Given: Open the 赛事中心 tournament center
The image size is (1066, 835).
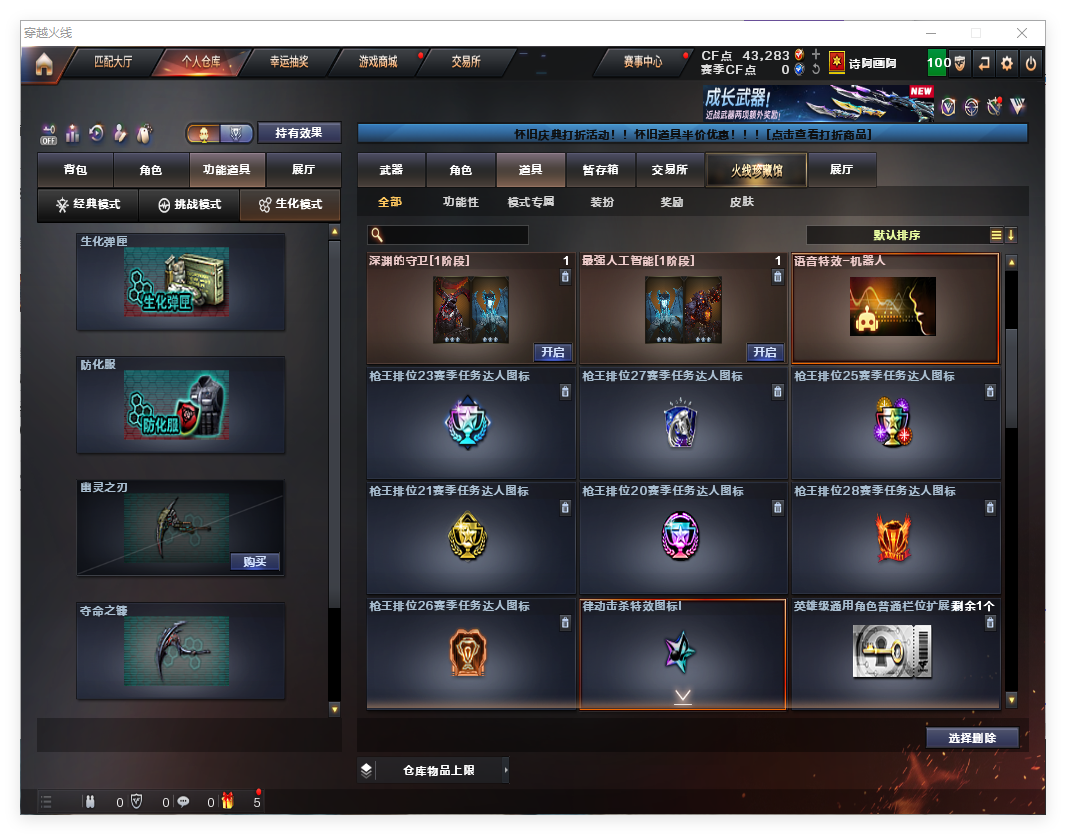Looking at the screenshot, I should [643, 62].
